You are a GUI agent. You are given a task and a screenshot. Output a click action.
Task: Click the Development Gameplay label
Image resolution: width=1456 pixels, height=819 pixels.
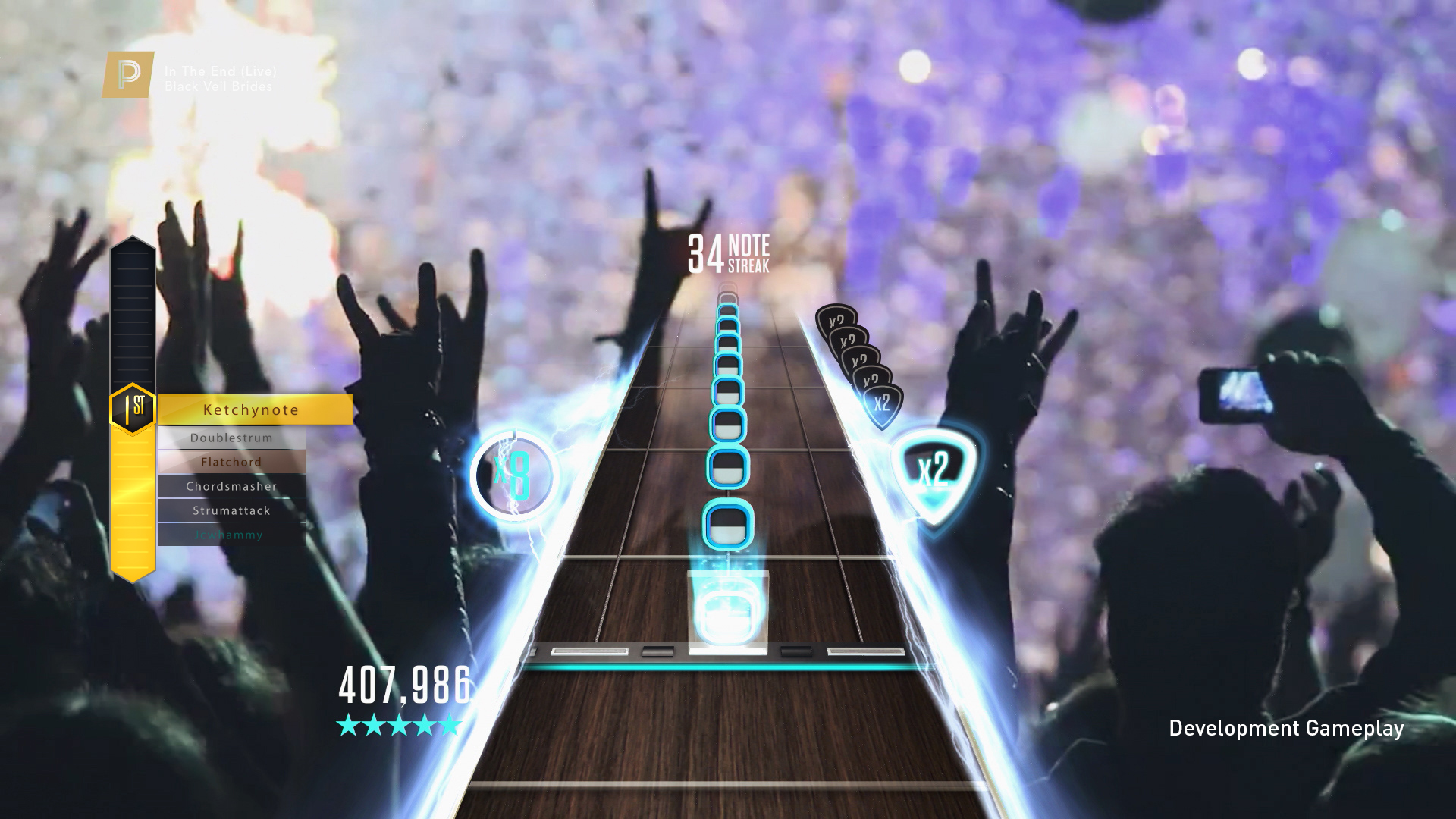1287,728
